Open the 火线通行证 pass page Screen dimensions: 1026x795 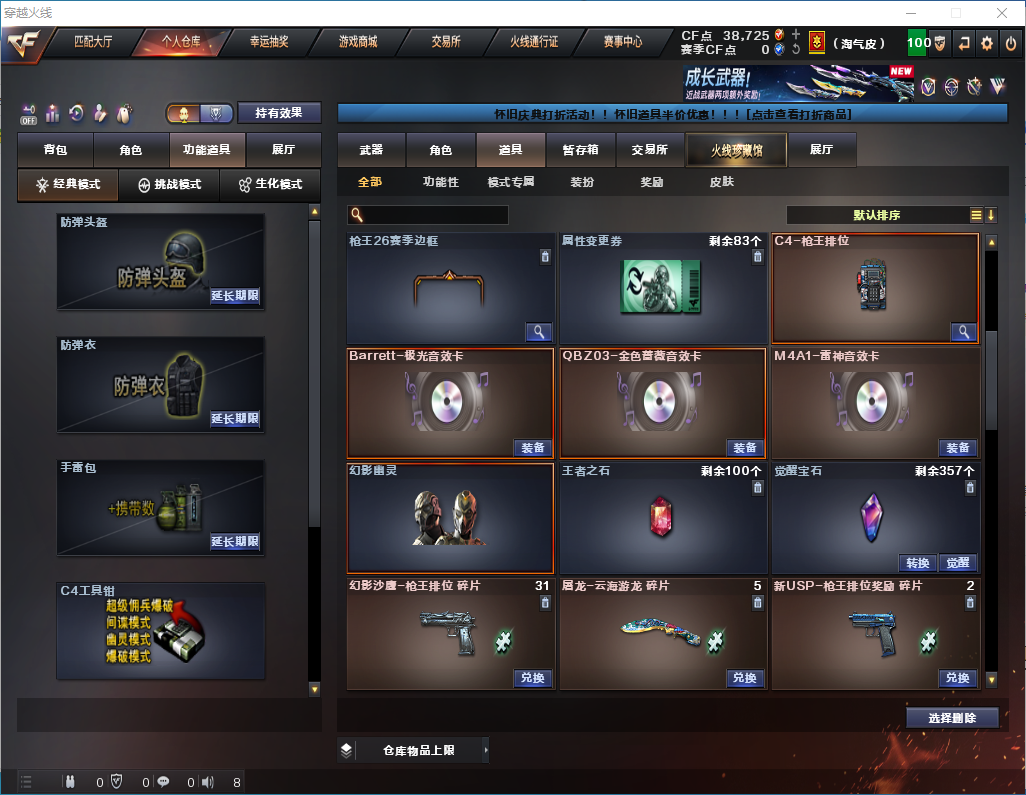point(534,43)
